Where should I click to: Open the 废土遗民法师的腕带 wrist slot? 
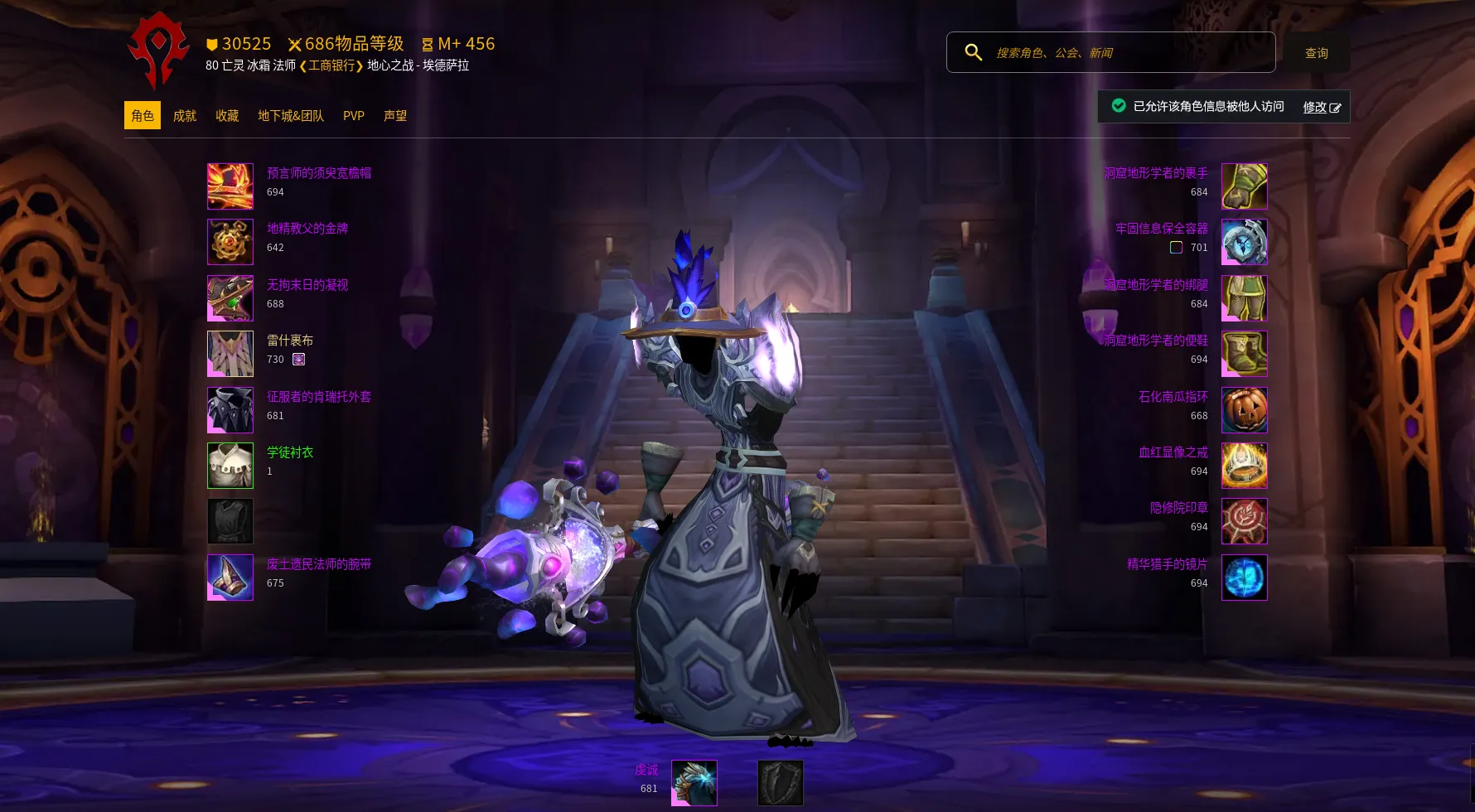point(230,578)
